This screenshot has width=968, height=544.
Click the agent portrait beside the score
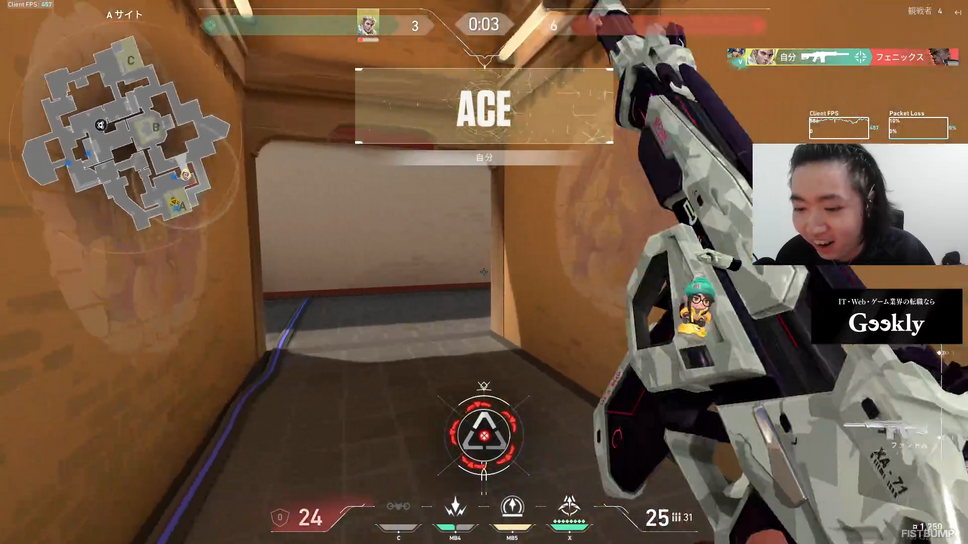pos(368,25)
